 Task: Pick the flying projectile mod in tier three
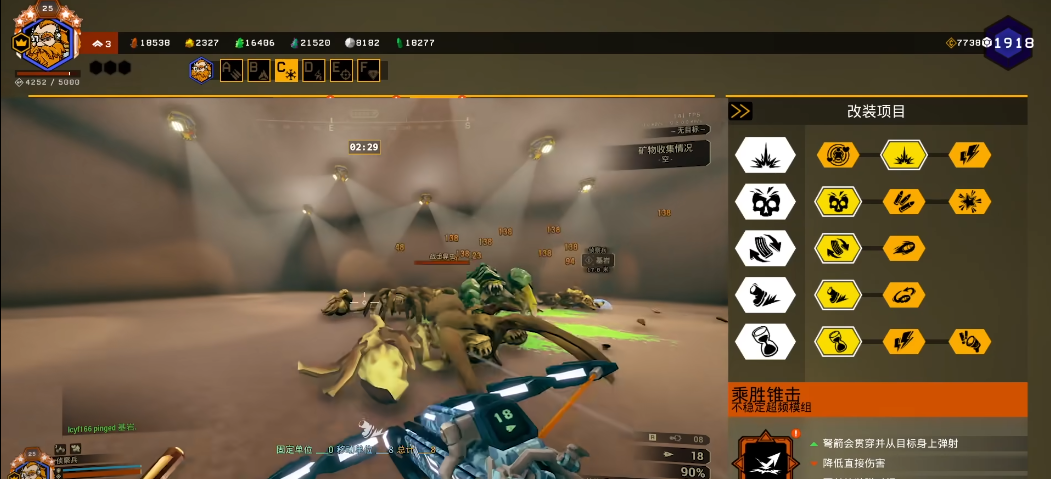click(904, 248)
